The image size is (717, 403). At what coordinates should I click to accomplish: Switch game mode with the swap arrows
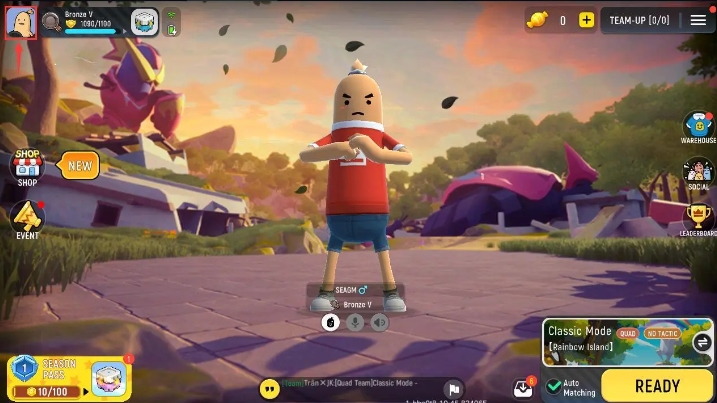[701, 342]
